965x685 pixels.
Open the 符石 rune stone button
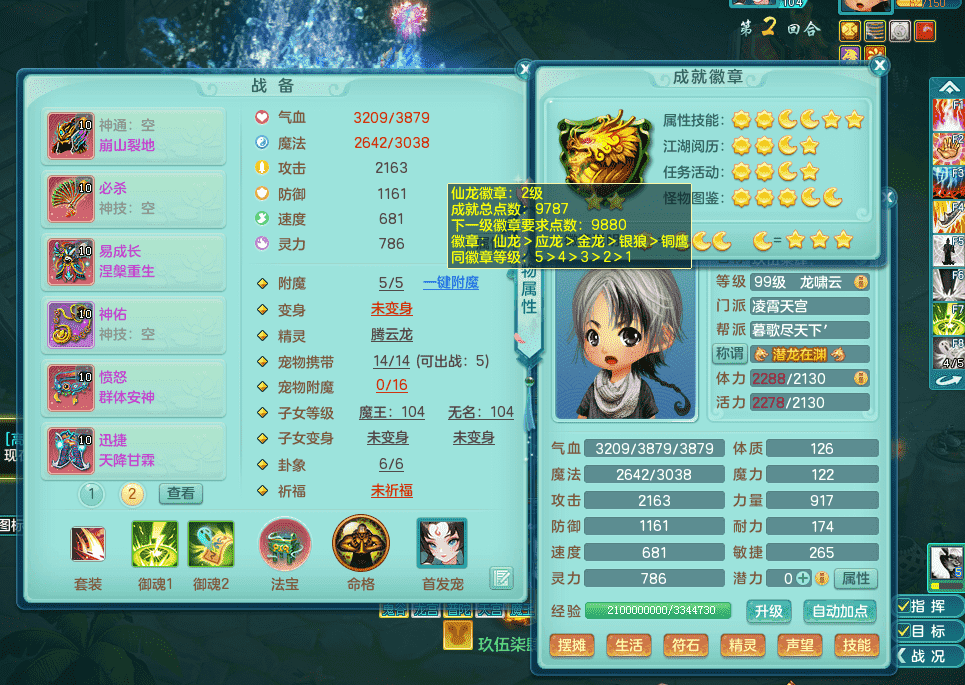point(686,645)
